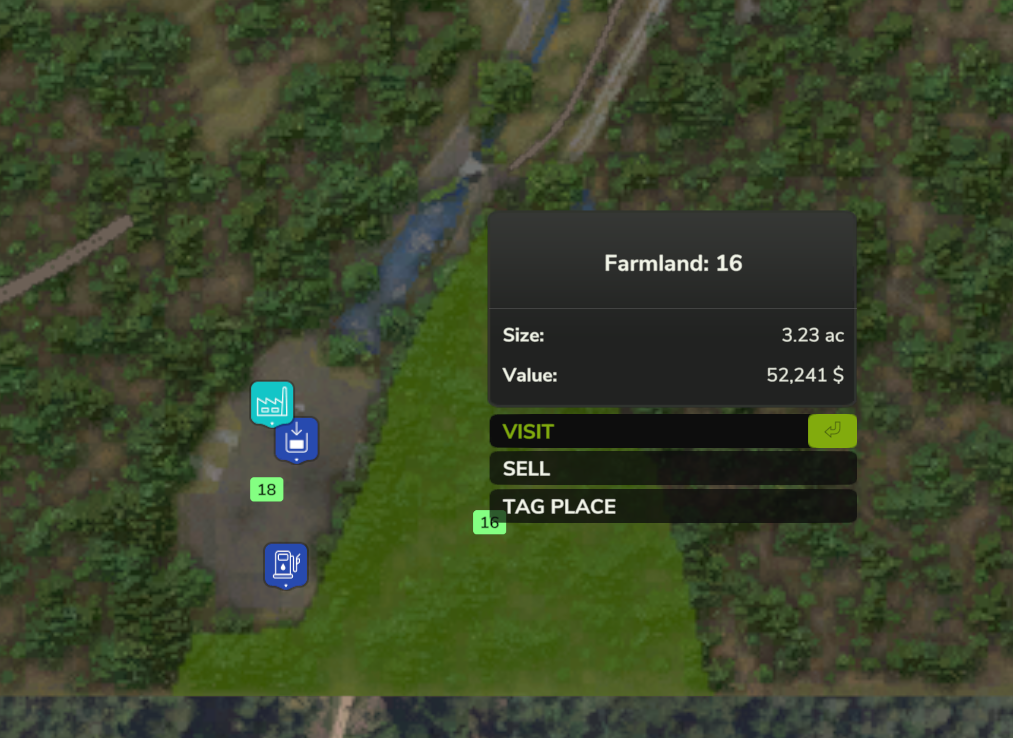This screenshot has height=738, width=1013.
Task: Select the SELL option
Action: (672, 469)
